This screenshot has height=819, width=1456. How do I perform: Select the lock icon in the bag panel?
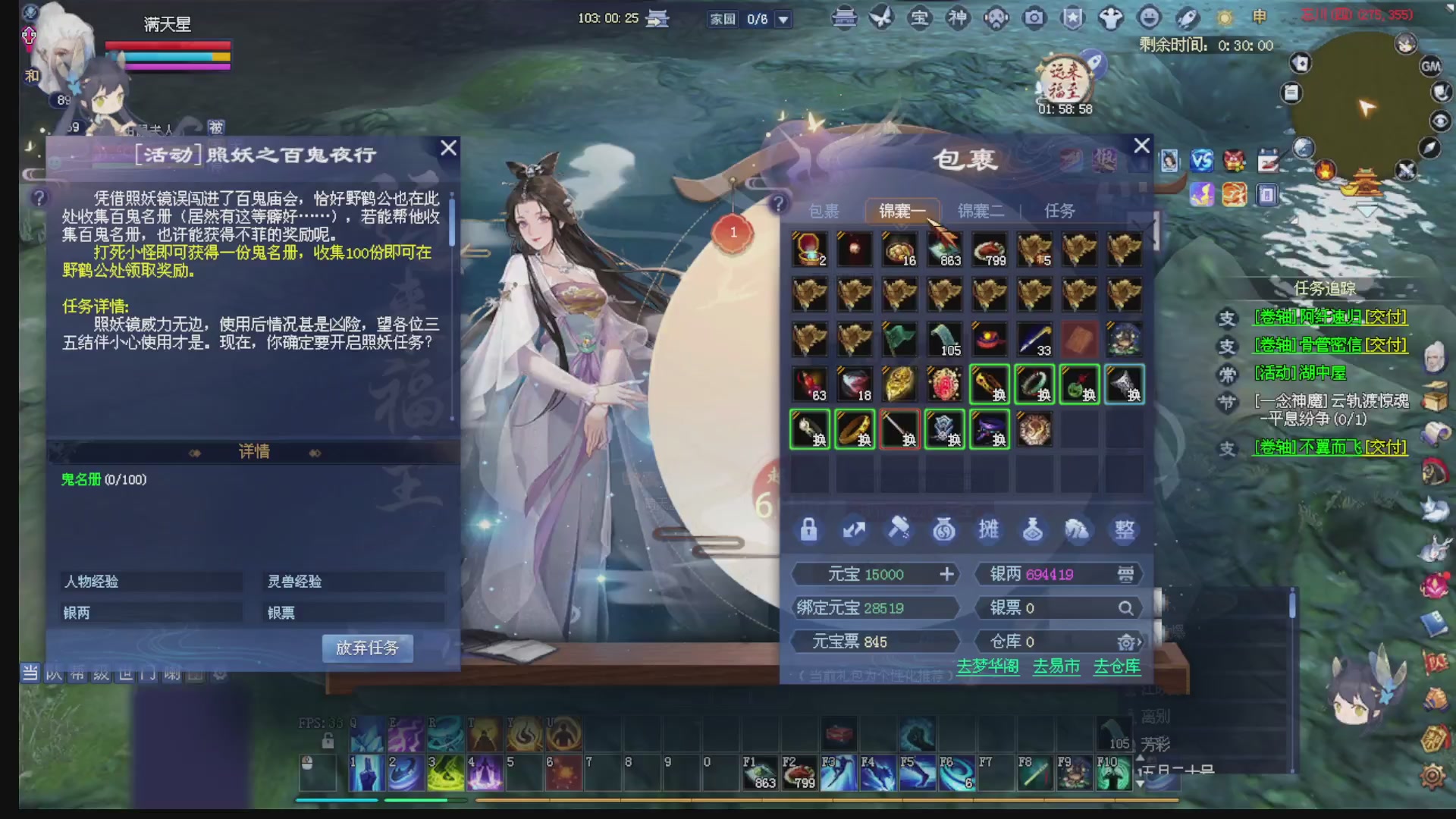pos(808,530)
